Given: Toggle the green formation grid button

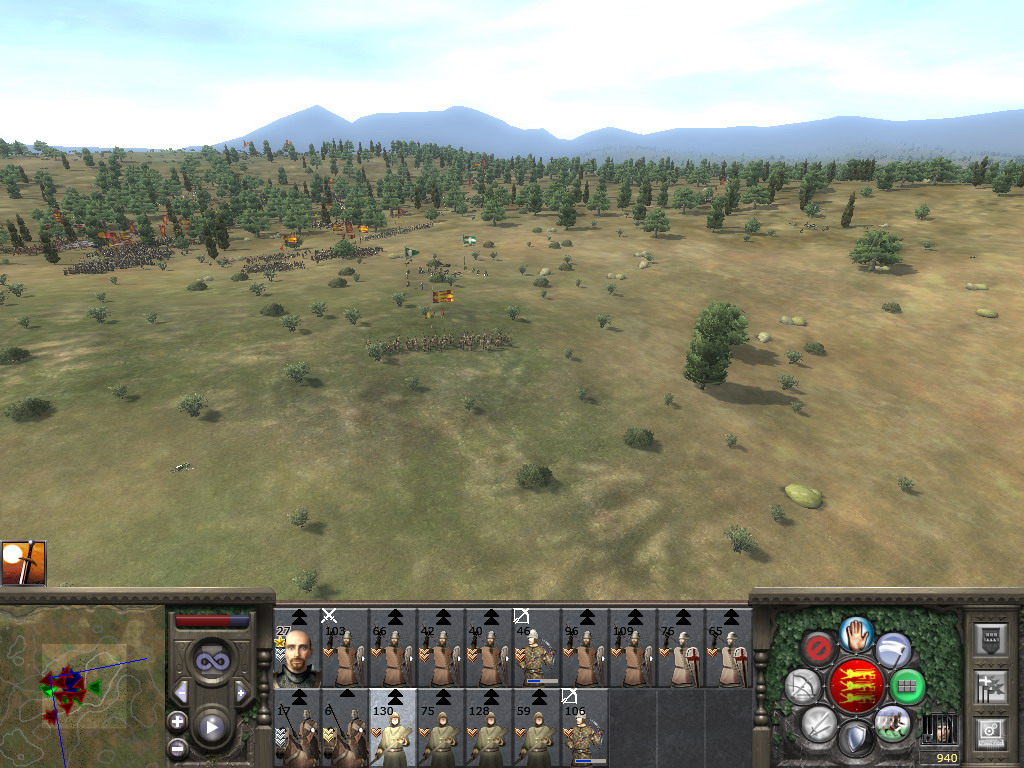Looking at the screenshot, I should pos(907,686).
